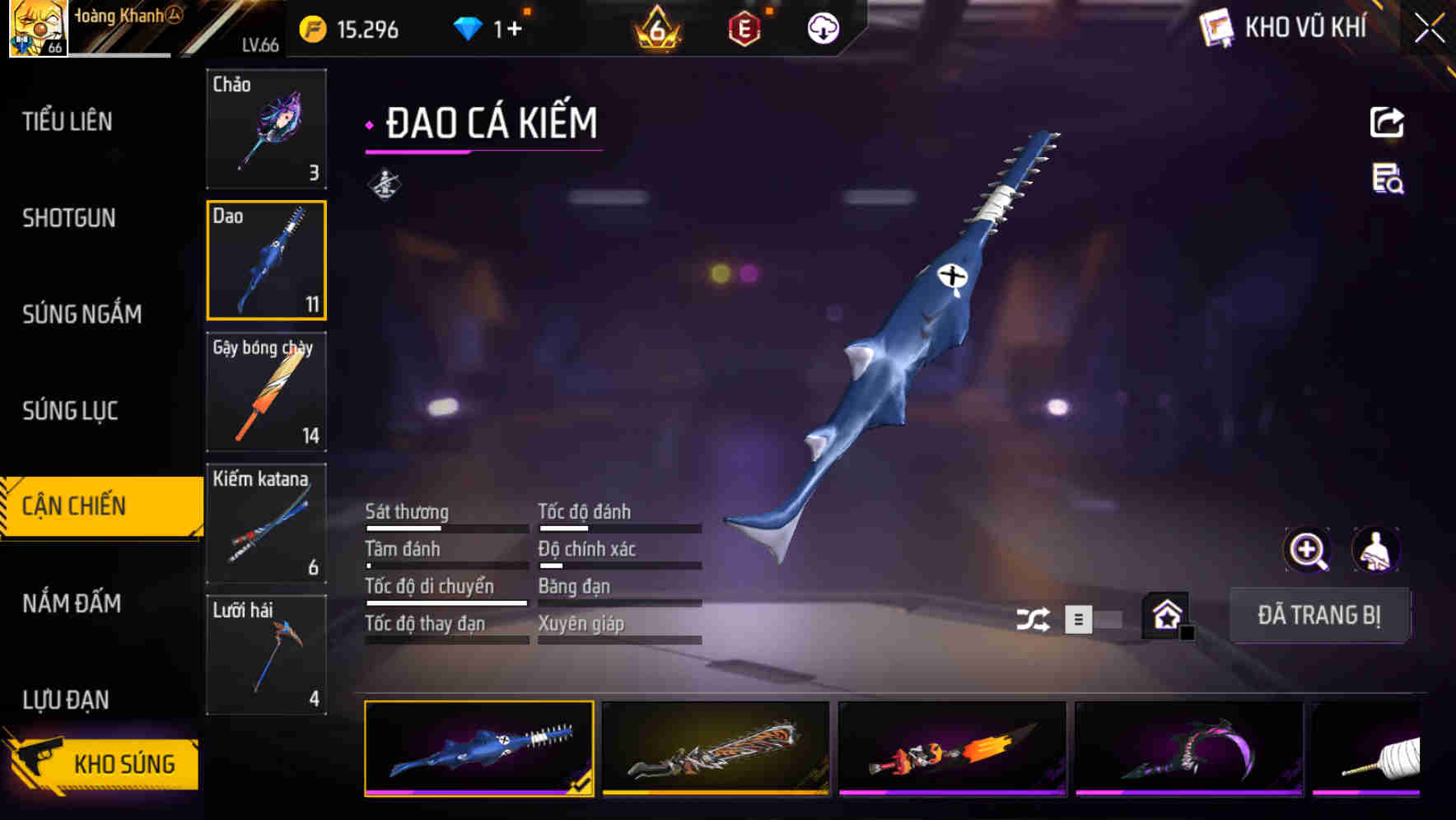Select the LỰU ĐẠN category
Viewport: 1456px width, 820px height.
click(x=64, y=699)
